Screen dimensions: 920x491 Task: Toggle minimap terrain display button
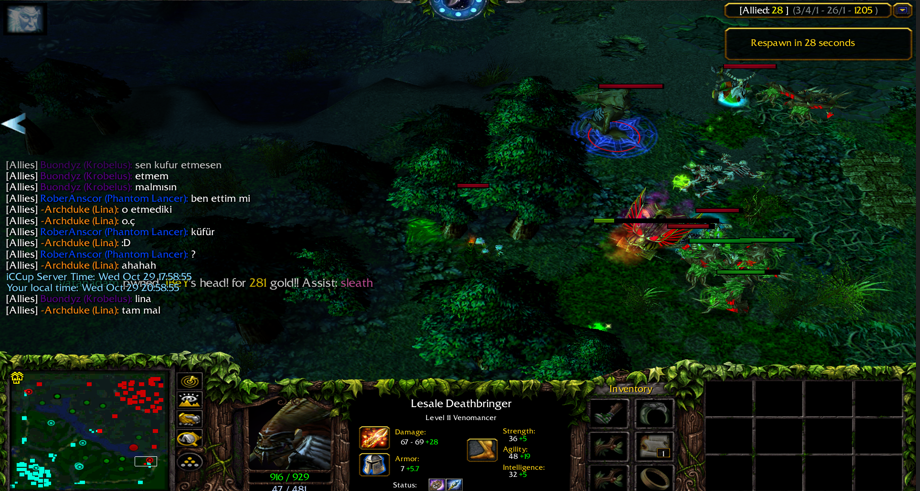(189, 400)
